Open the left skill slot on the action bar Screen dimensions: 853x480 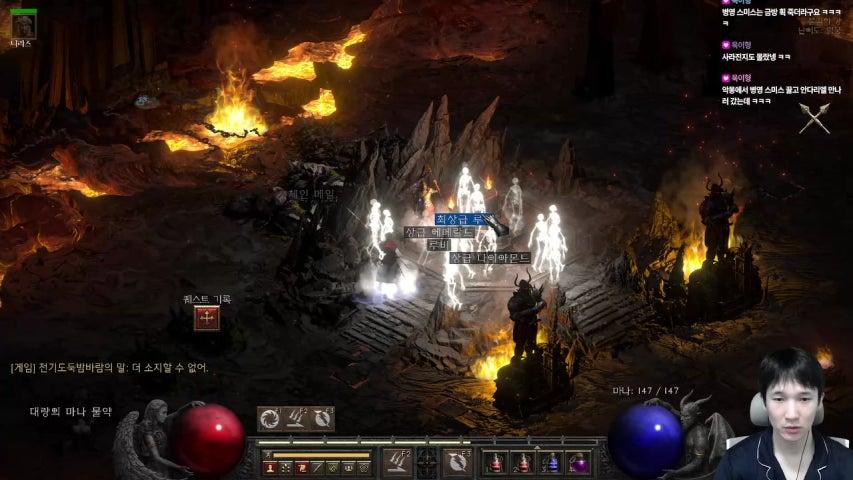click(x=397, y=462)
